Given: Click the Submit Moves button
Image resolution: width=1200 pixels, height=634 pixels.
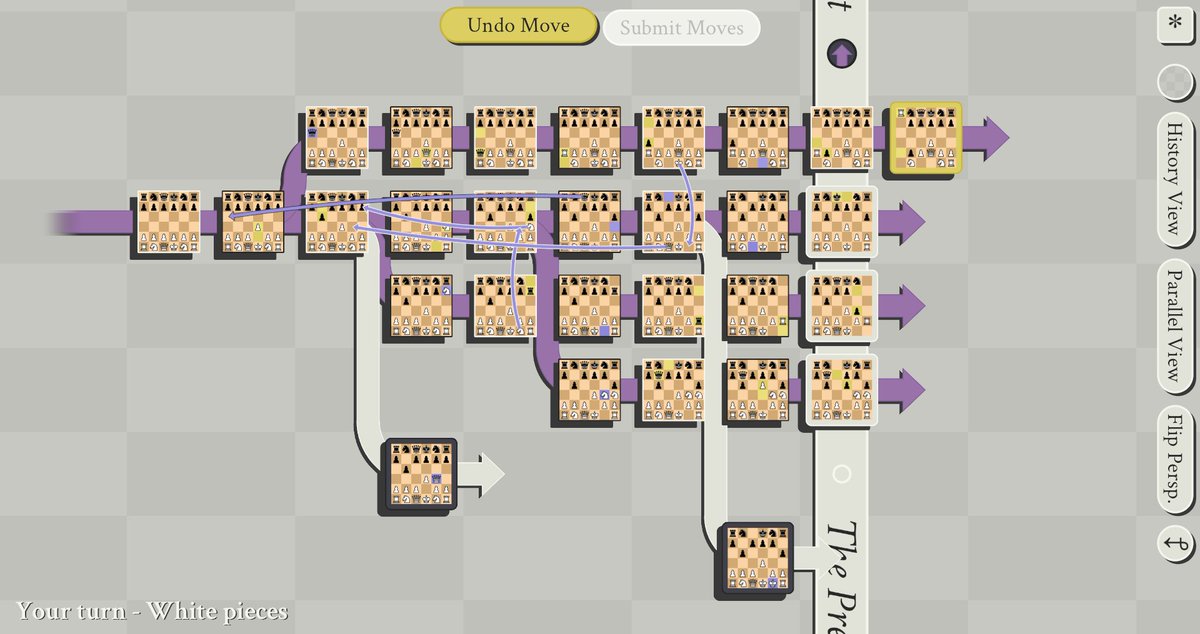Looking at the screenshot, I should [681, 27].
